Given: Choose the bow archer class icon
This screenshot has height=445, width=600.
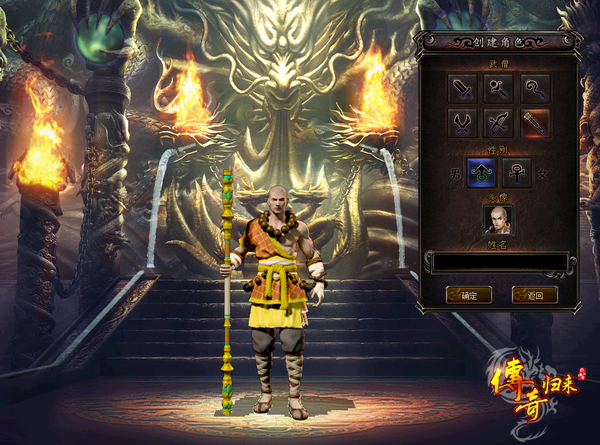Looking at the screenshot, I should [499, 124].
